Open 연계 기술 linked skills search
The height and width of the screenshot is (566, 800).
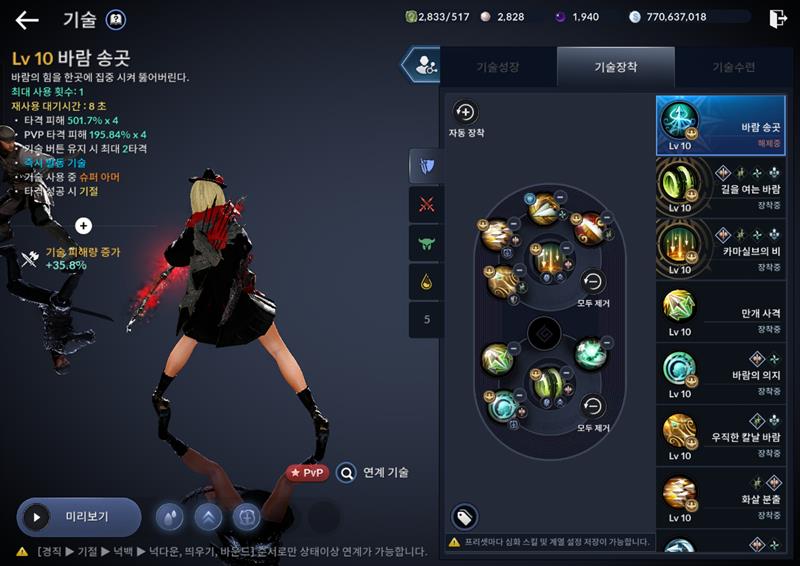(x=372, y=472)
